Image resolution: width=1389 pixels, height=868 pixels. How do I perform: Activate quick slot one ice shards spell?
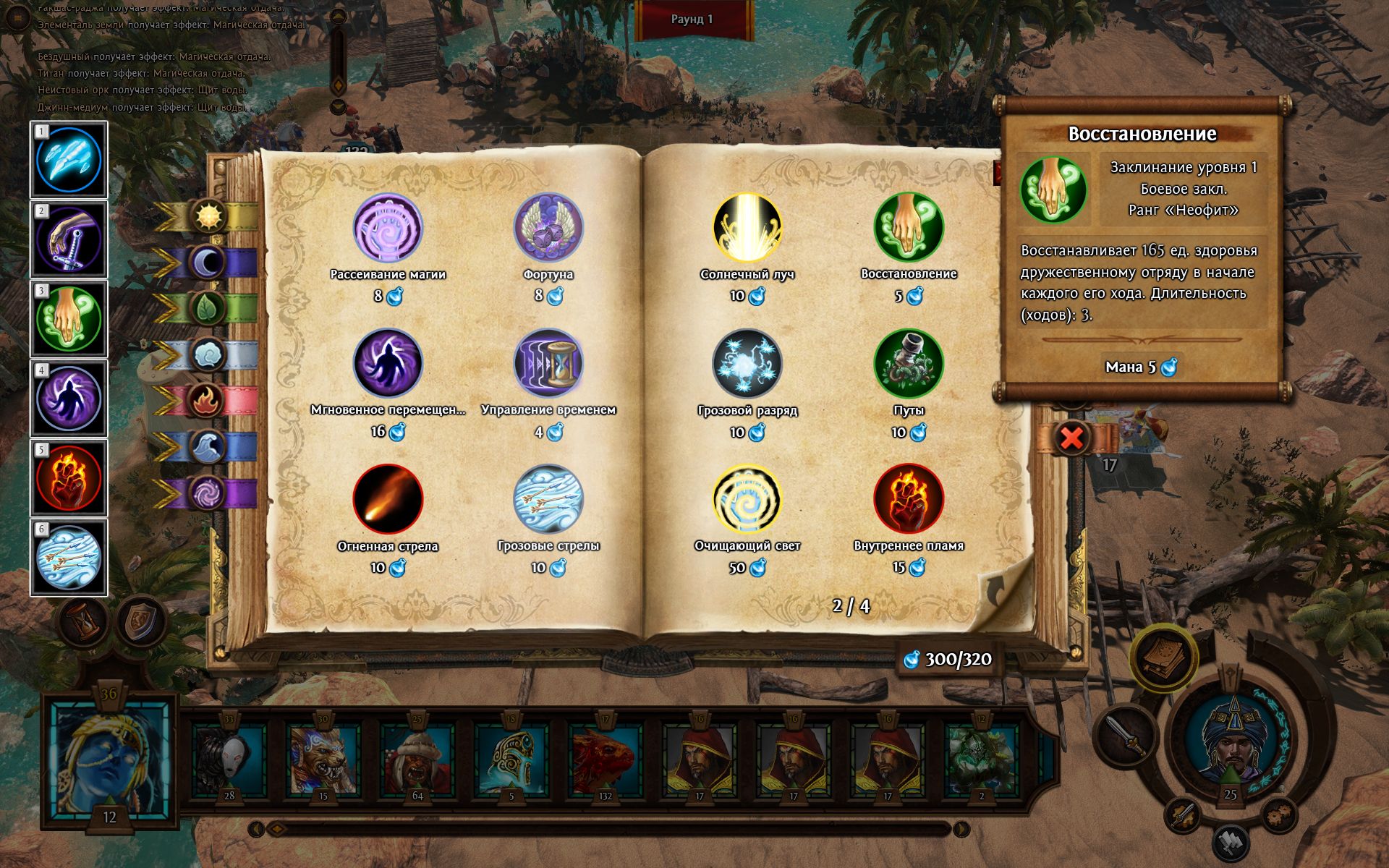(69, 161)
